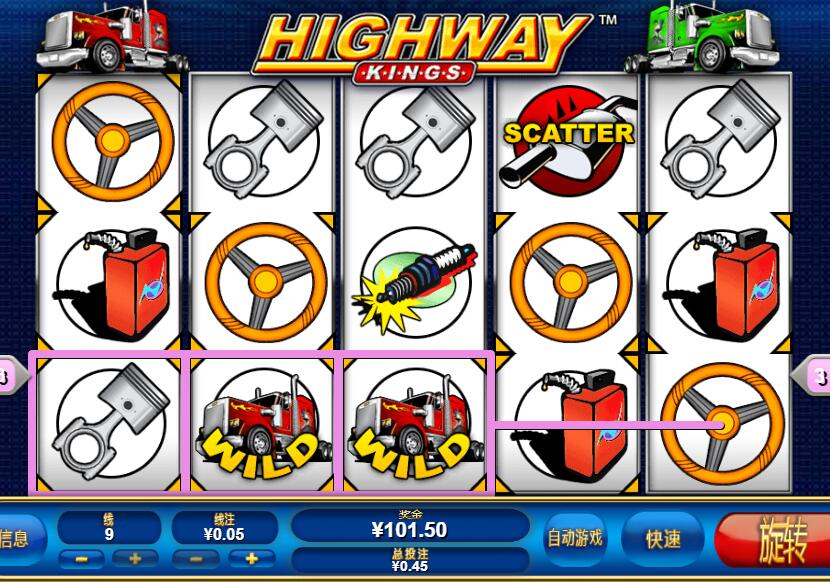
Task: Lower the line bet (线注)
Action: coord(195,558)
